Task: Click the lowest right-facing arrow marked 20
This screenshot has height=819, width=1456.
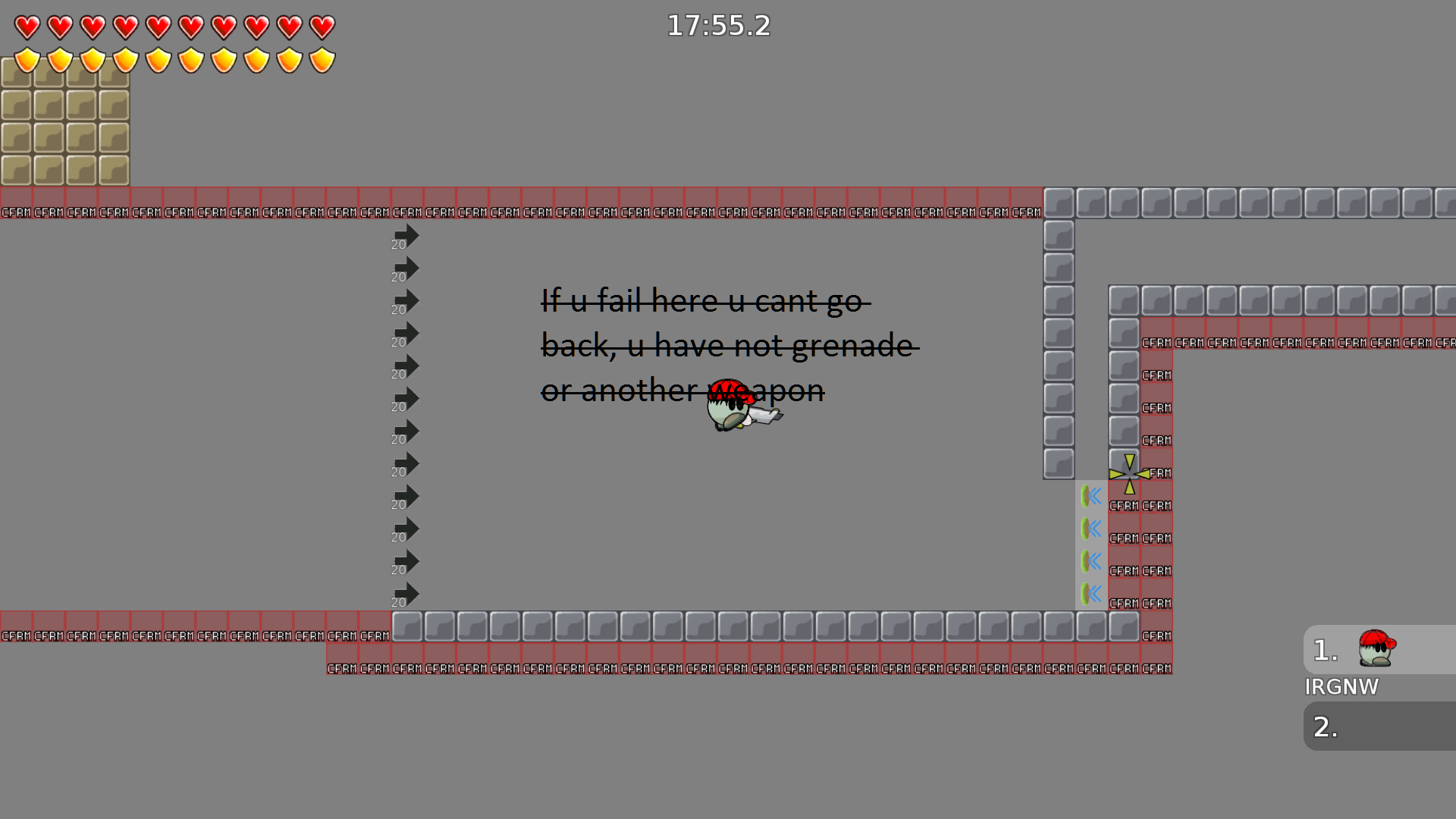Action: click(x=406, y=594)
